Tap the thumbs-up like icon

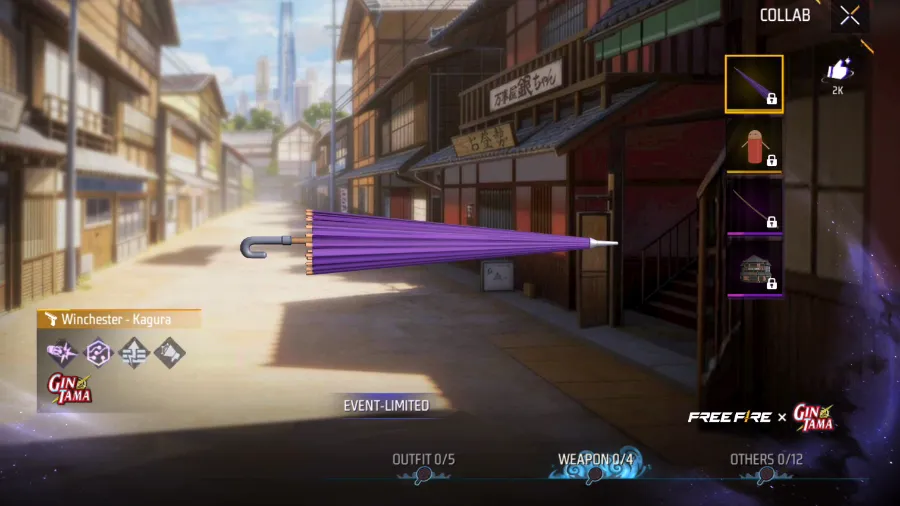[837, 71]
